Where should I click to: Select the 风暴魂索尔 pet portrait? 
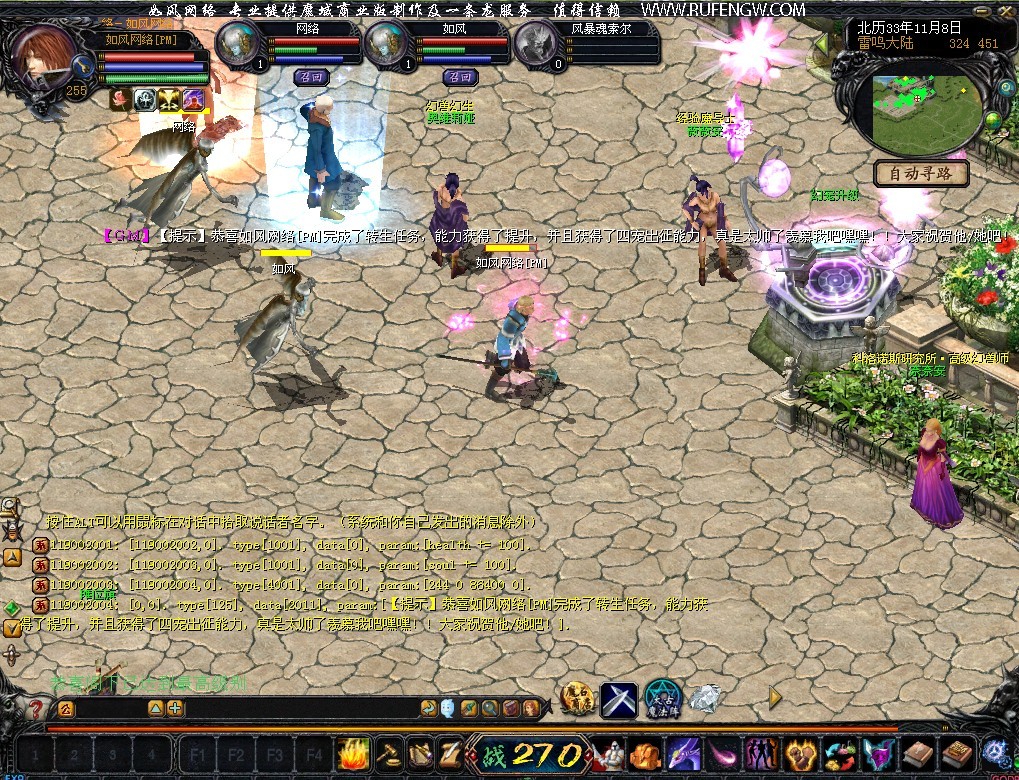tap(537, 45)
